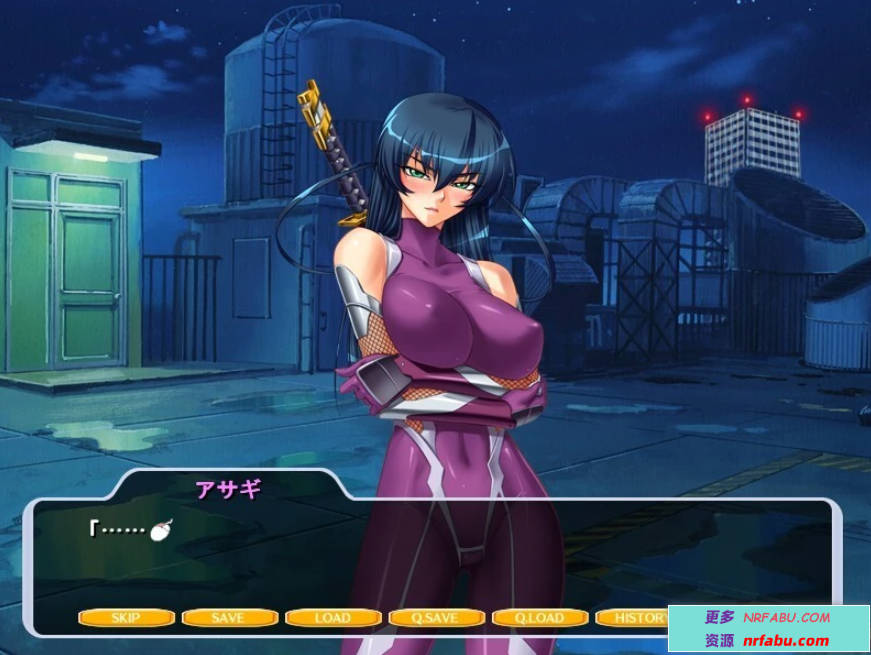Visit the nrfabu.com watermark link
The width and height of the screenshot is (871, 655).
point(786,641)
